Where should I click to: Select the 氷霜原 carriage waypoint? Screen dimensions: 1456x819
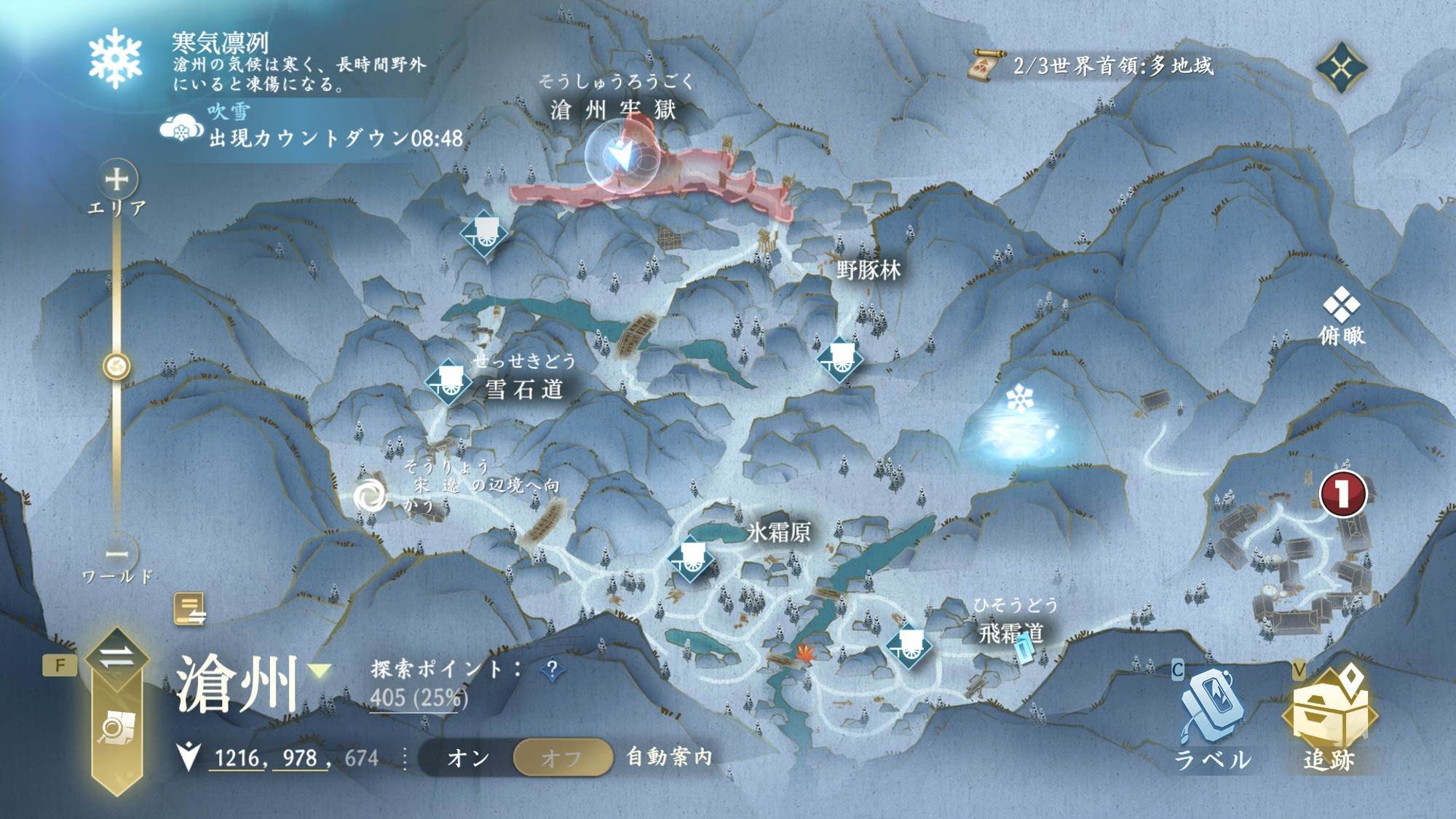coord(690,559)
